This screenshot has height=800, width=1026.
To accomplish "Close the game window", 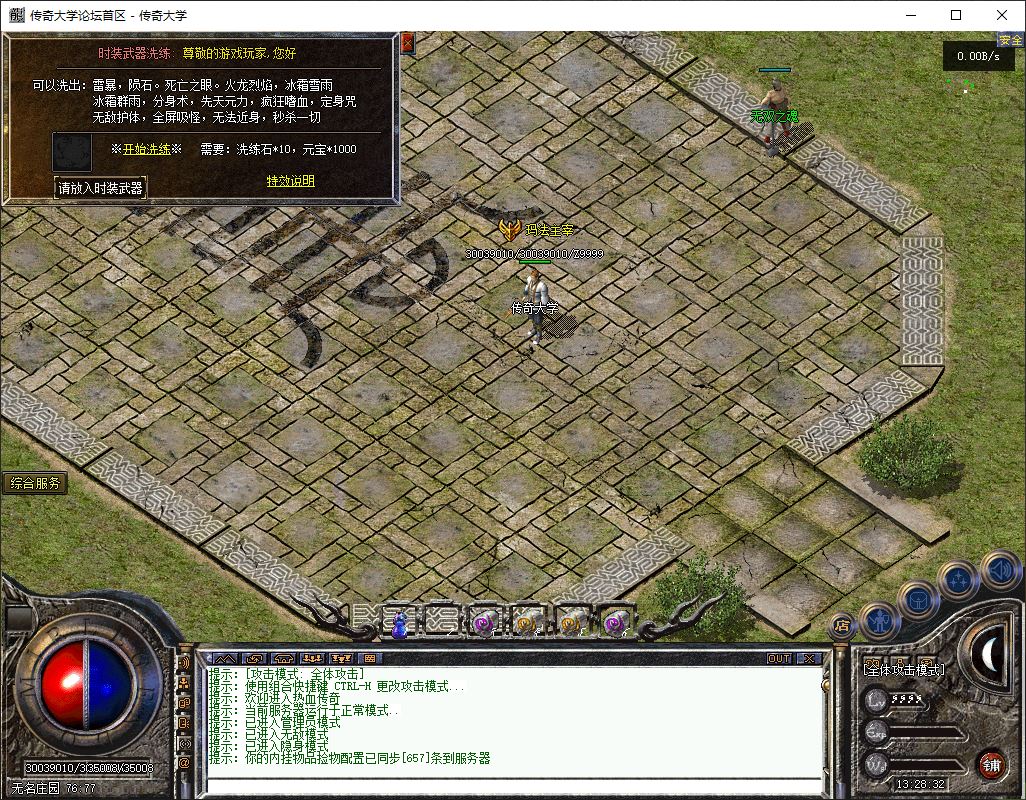I will pos(1002,15).
